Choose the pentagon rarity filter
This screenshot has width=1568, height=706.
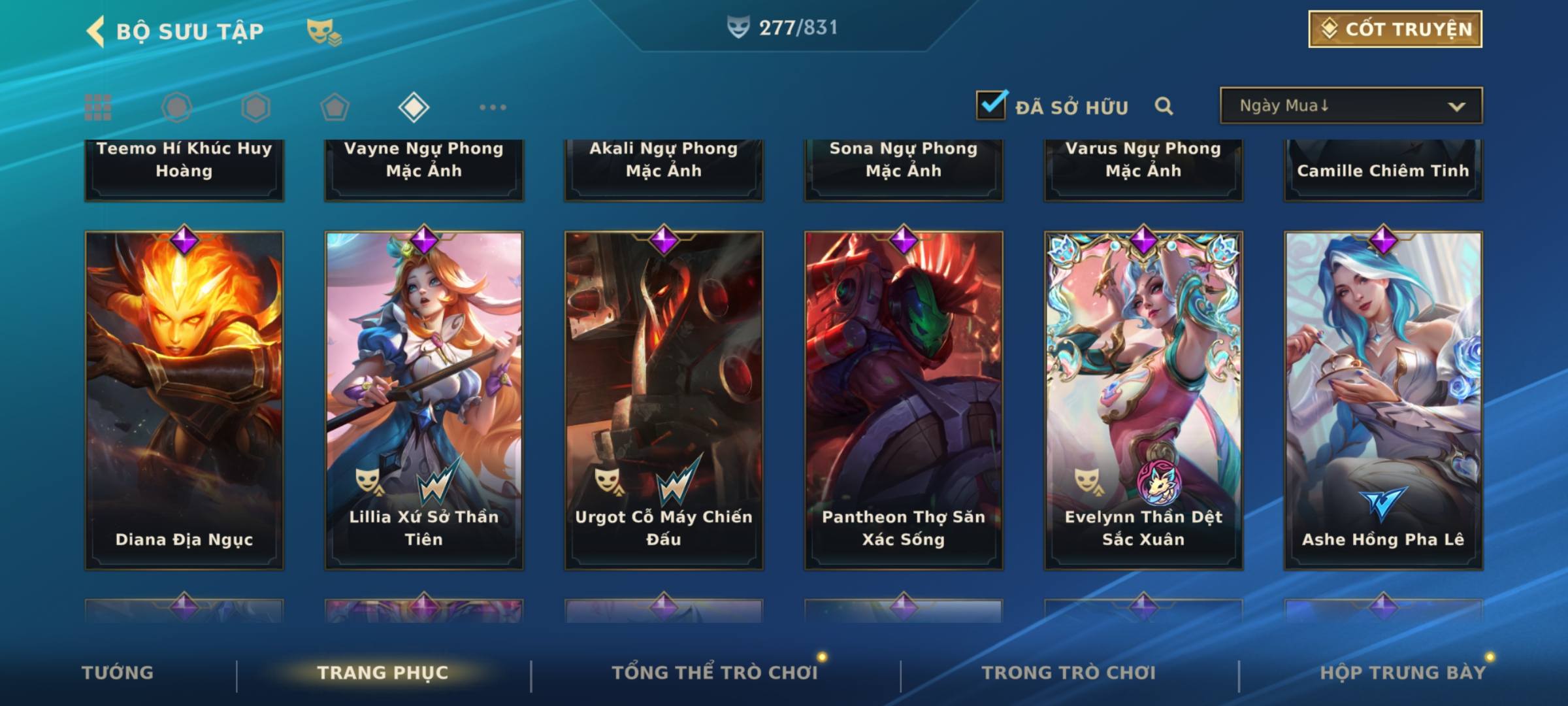click(335, 107)
